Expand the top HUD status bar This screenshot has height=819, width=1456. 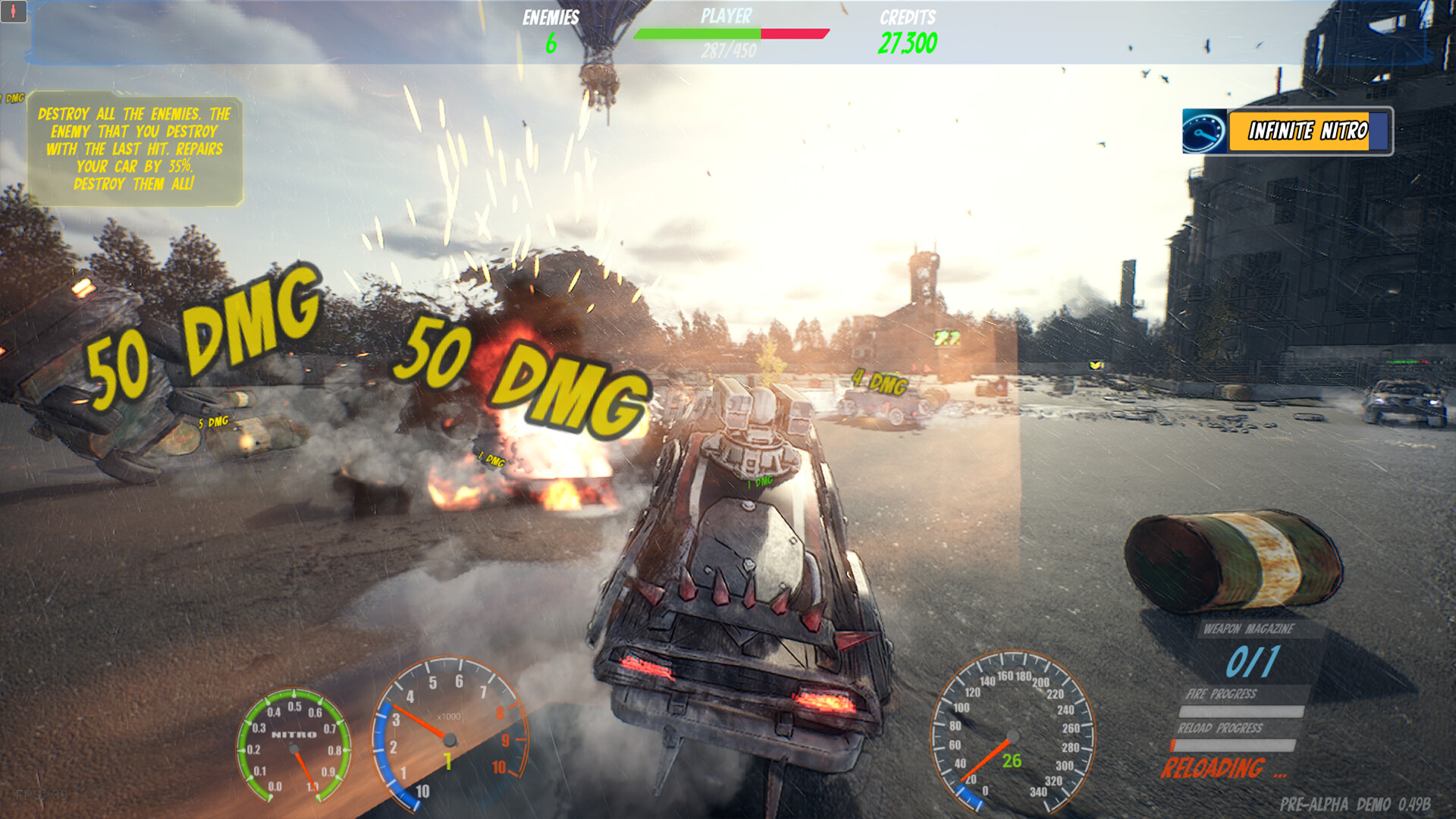pyautogui.click(x=728, y=34)
